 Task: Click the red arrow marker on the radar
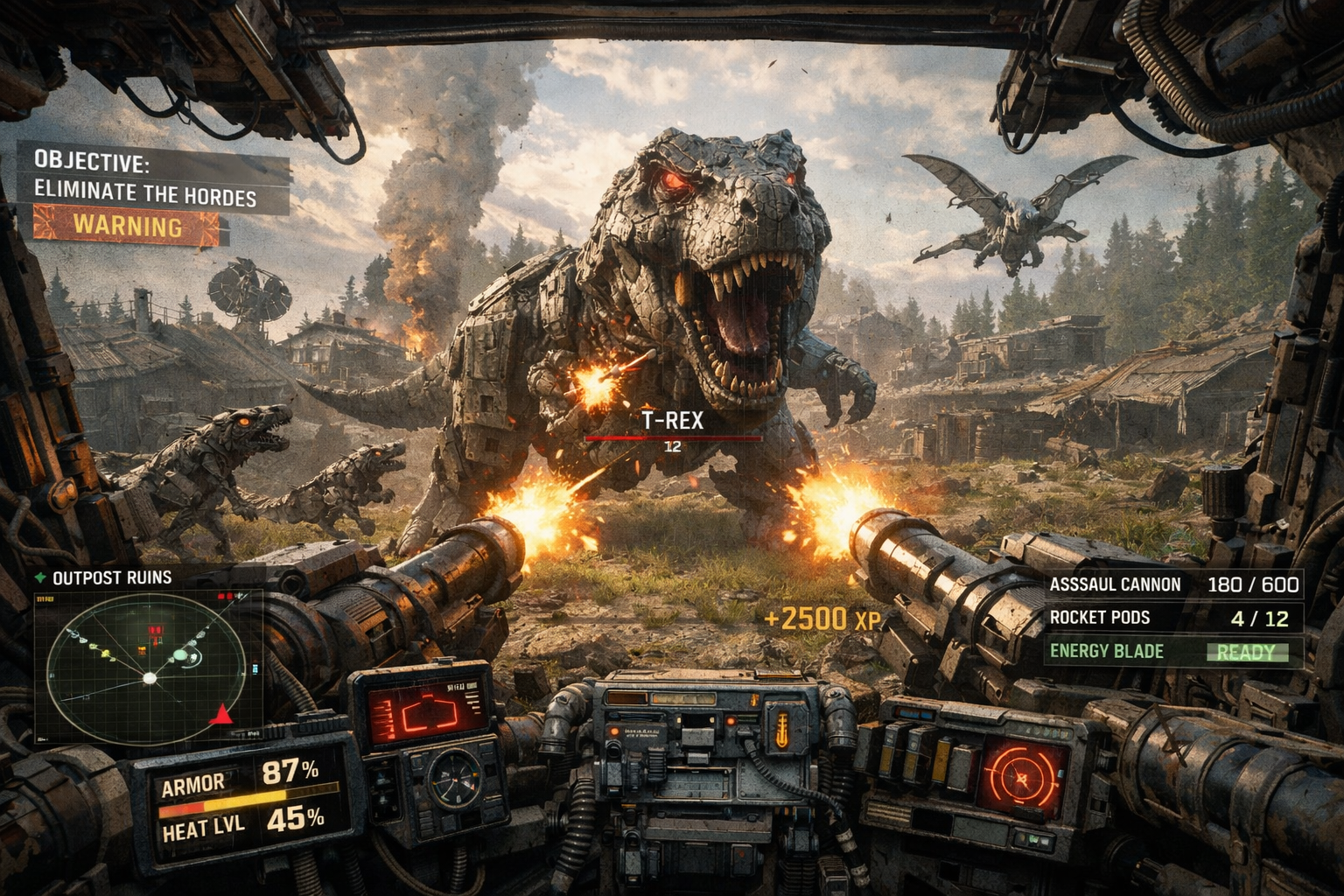click(221, 715)
